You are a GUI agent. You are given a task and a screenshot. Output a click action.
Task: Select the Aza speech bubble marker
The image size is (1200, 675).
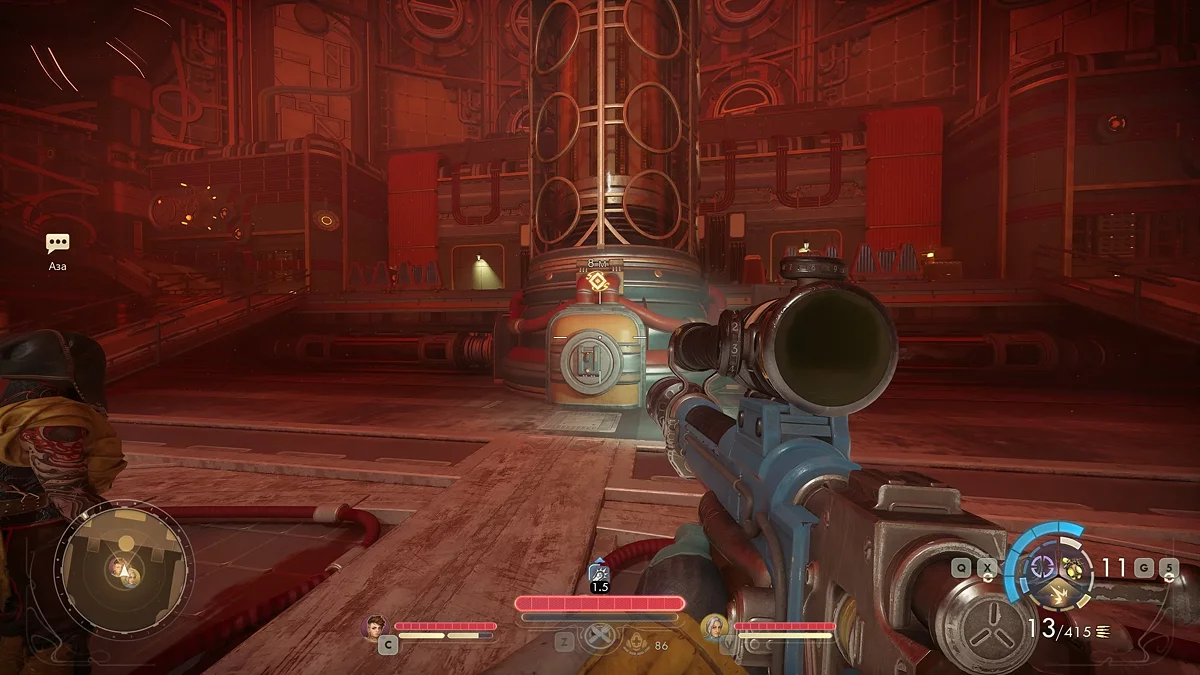(58, 244)
